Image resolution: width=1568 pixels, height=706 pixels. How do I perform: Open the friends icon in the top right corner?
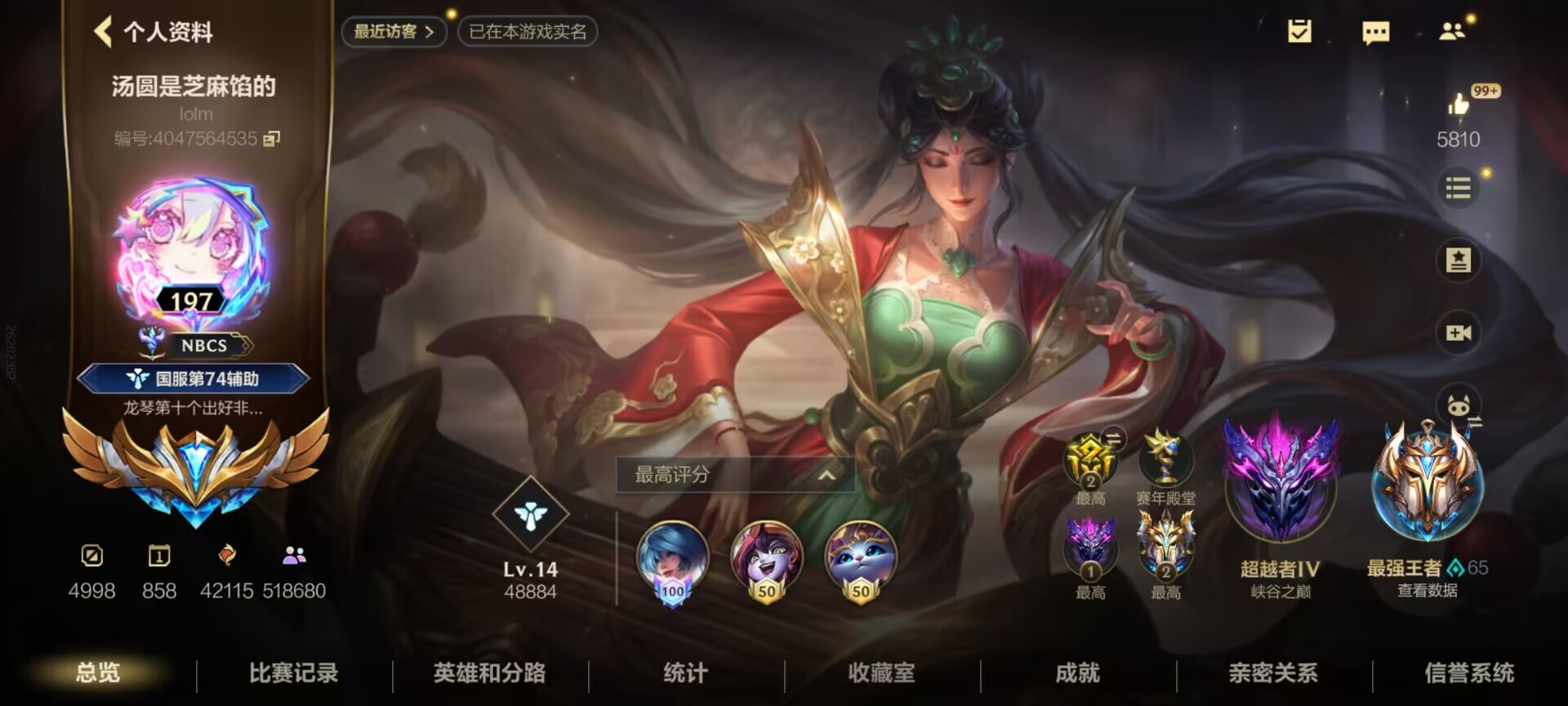[1454, 33]
